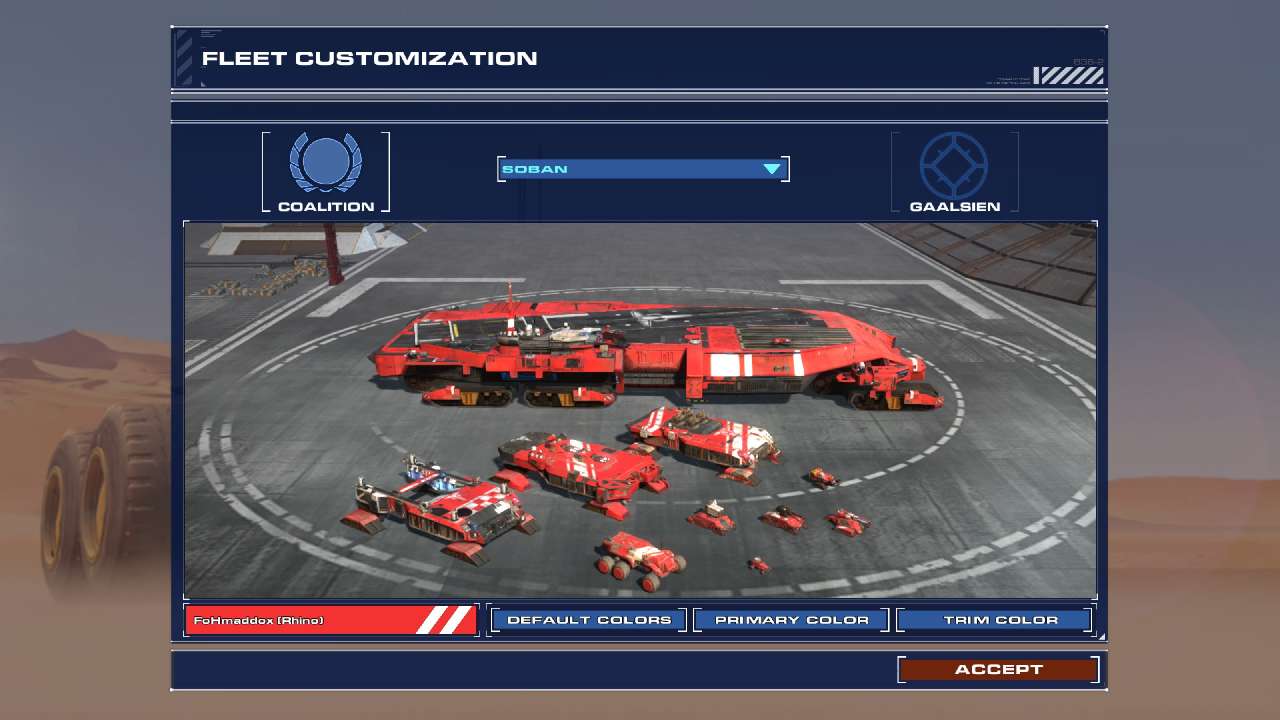Open the Primary Color picker
Image resolution: width=1280 pixels, height=720 pixels.
pyautogui.click(x=791, y=620)
